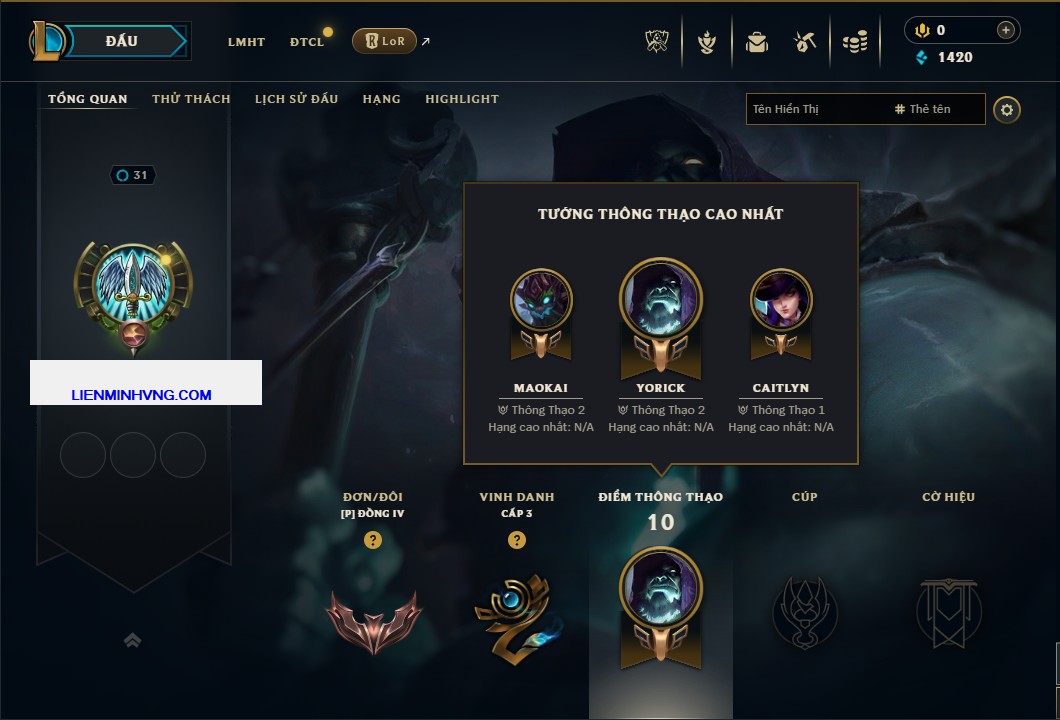The width and height of the screenshot is (1060, 720).
Task: Switch to the ĐTCL game mode
Action: [x=306, y=42]
